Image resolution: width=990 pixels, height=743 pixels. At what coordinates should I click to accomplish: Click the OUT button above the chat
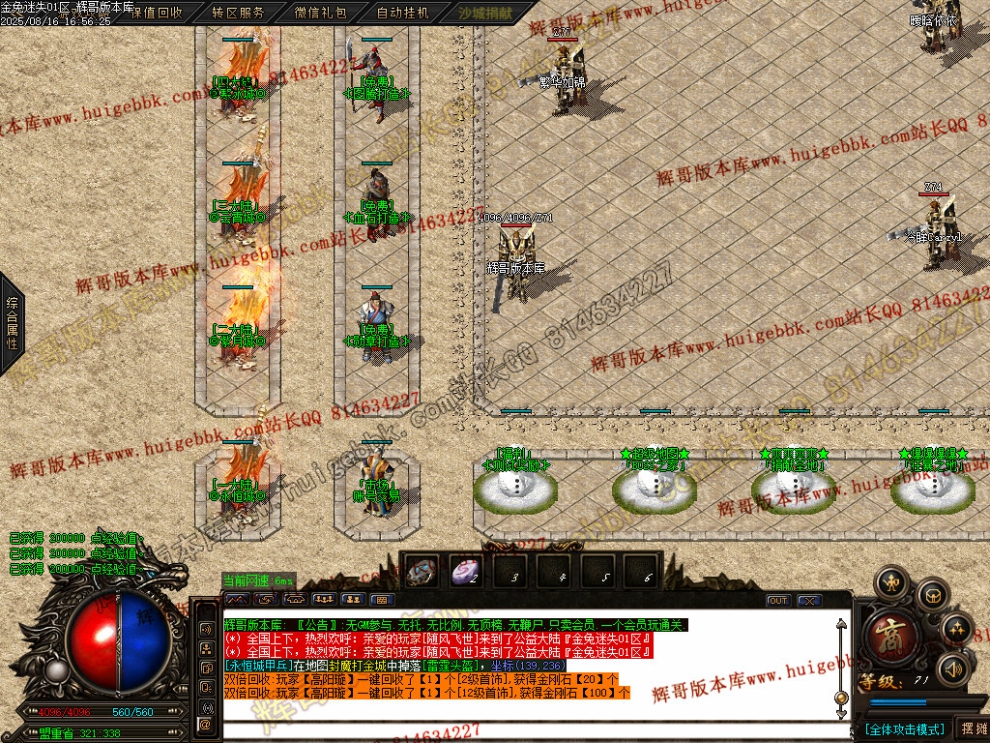tap(778, 601)
